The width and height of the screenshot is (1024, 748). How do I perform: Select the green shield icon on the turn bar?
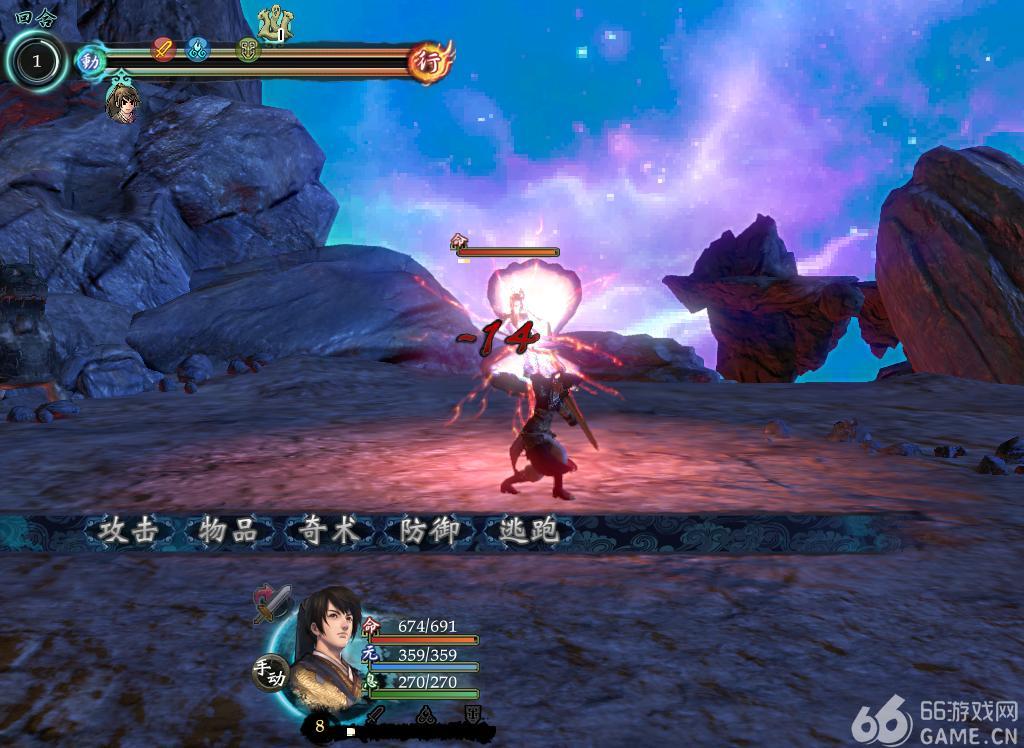(248, 48)
